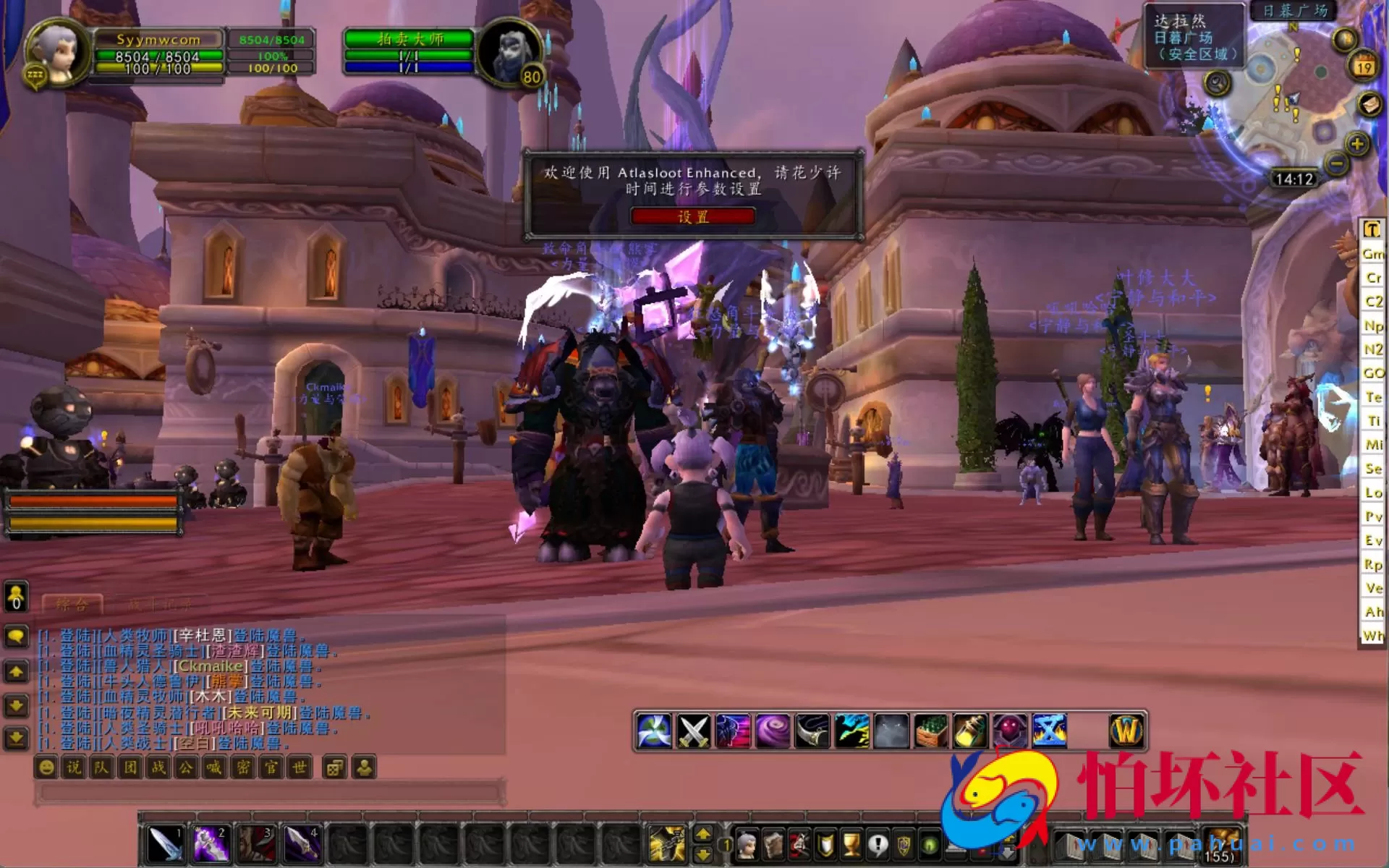Image resolution: width=1389 pixels, height=868 pixels.
Task: Open the calendar showing day 19
Action: [x=1364, y=67]
